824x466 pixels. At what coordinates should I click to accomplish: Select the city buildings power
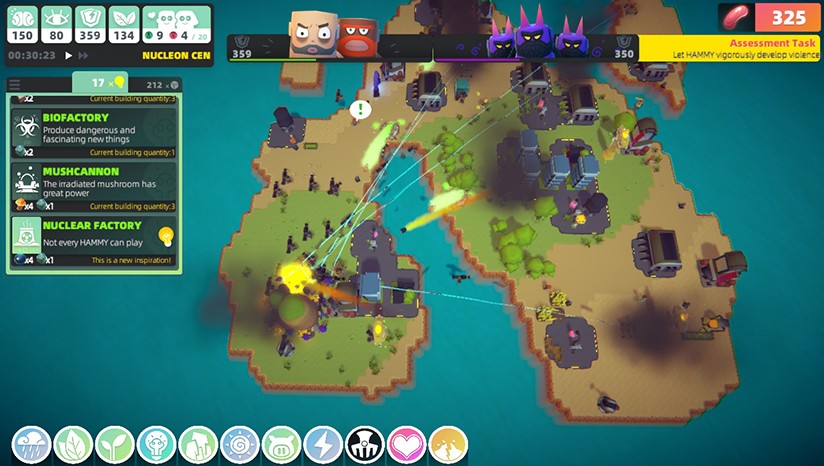click(x=198, y=445)
